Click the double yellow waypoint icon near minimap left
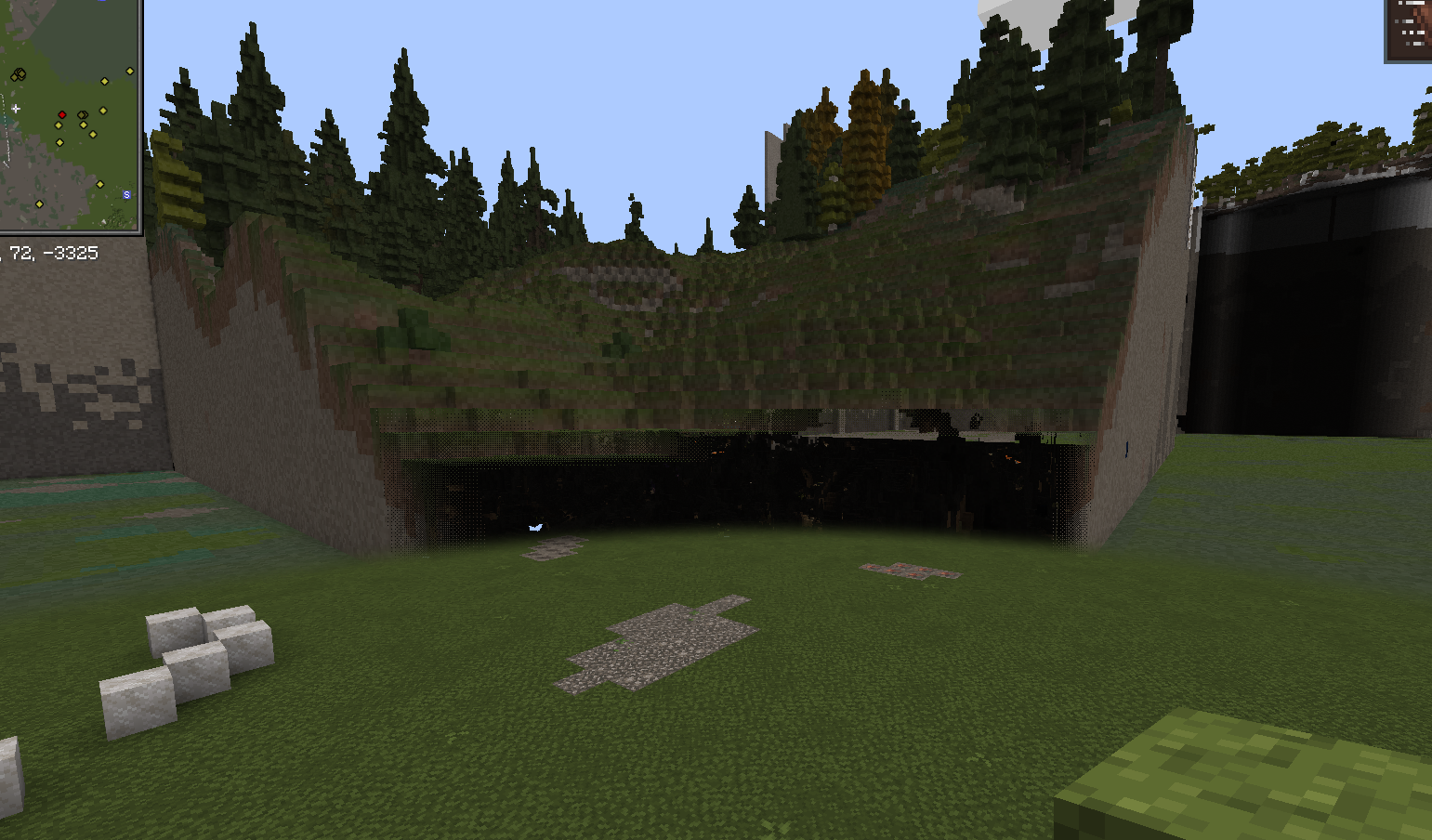The height and width of the screenshot is (840, 1432). pyautogui.click(x=19, y=73)
